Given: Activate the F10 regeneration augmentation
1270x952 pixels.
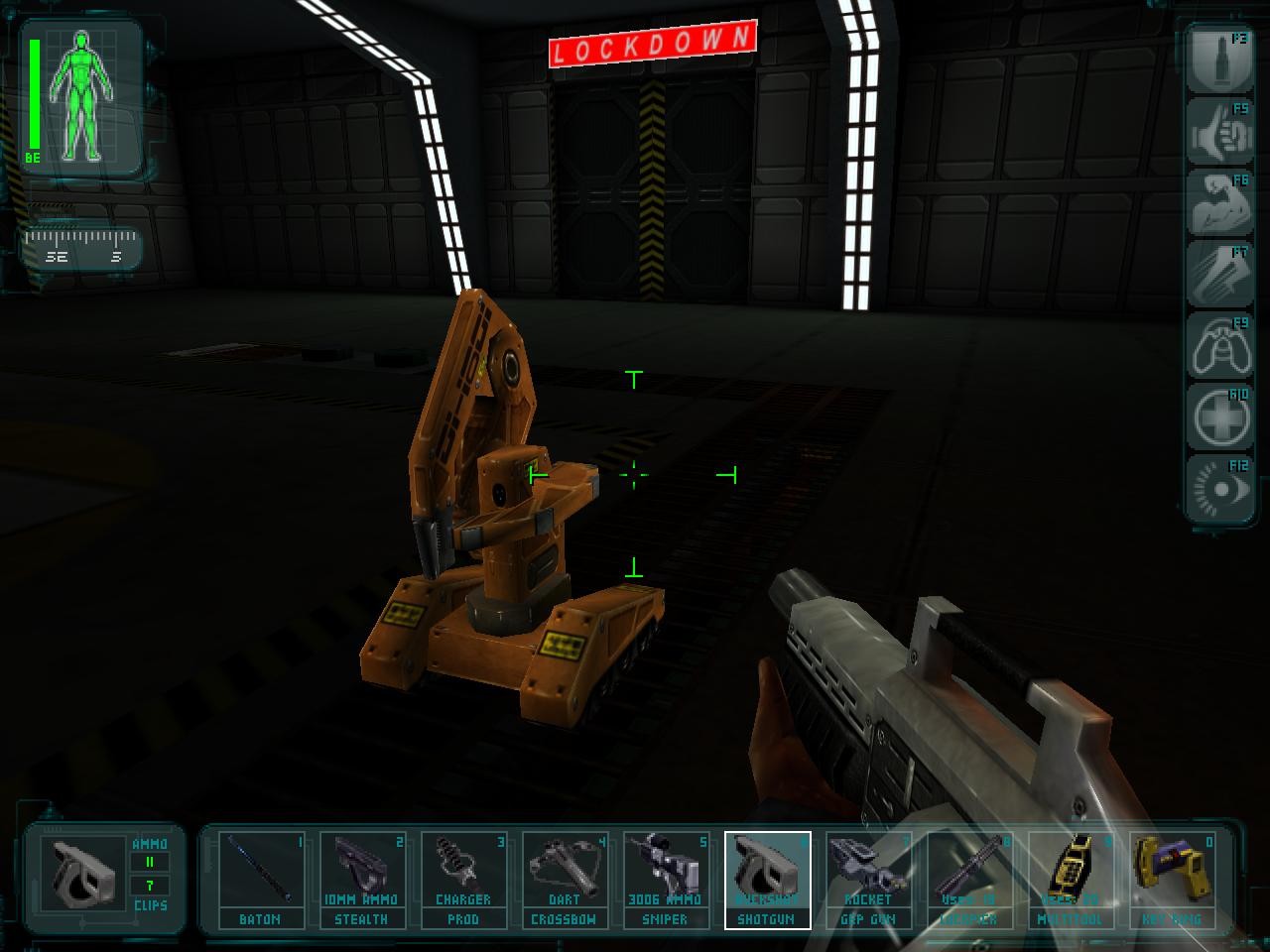Looking at the screenshot, I should click(1218, 416).
